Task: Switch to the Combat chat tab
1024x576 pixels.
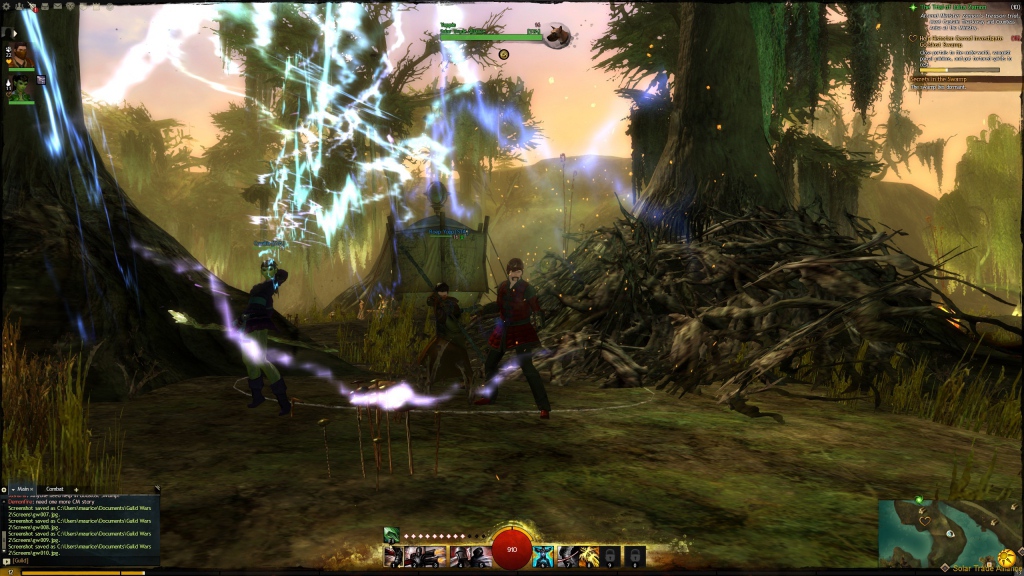Action: point(55,489)
